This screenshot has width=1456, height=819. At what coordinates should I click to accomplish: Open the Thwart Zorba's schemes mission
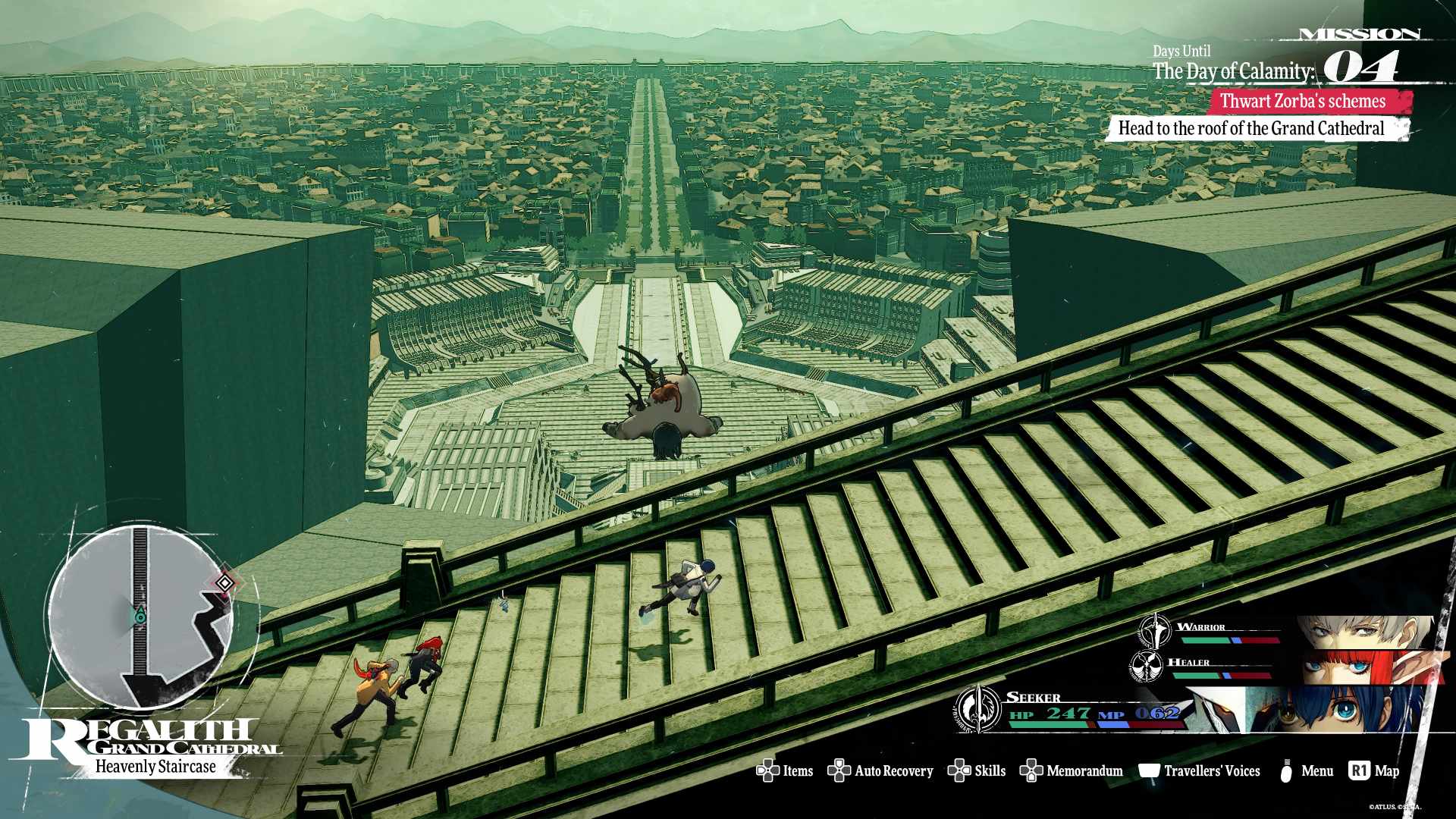pos(1302,102)
